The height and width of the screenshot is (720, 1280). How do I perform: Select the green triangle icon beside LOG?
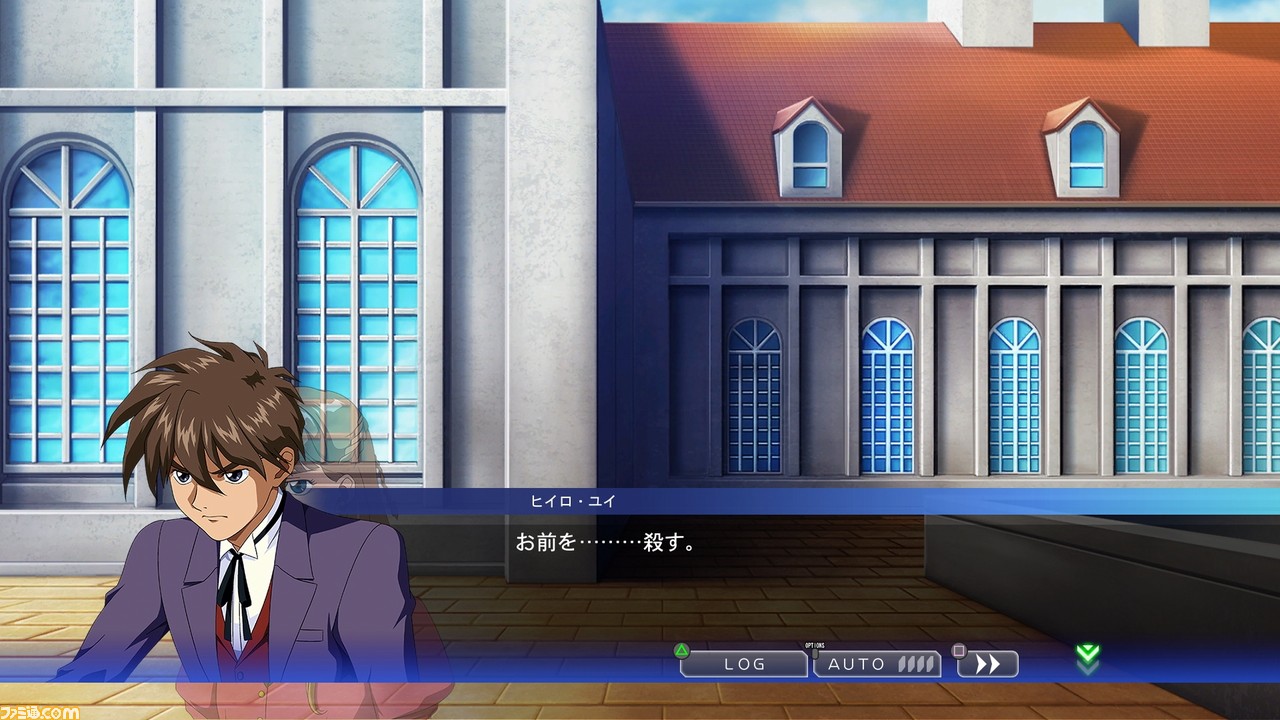point(681,650)
